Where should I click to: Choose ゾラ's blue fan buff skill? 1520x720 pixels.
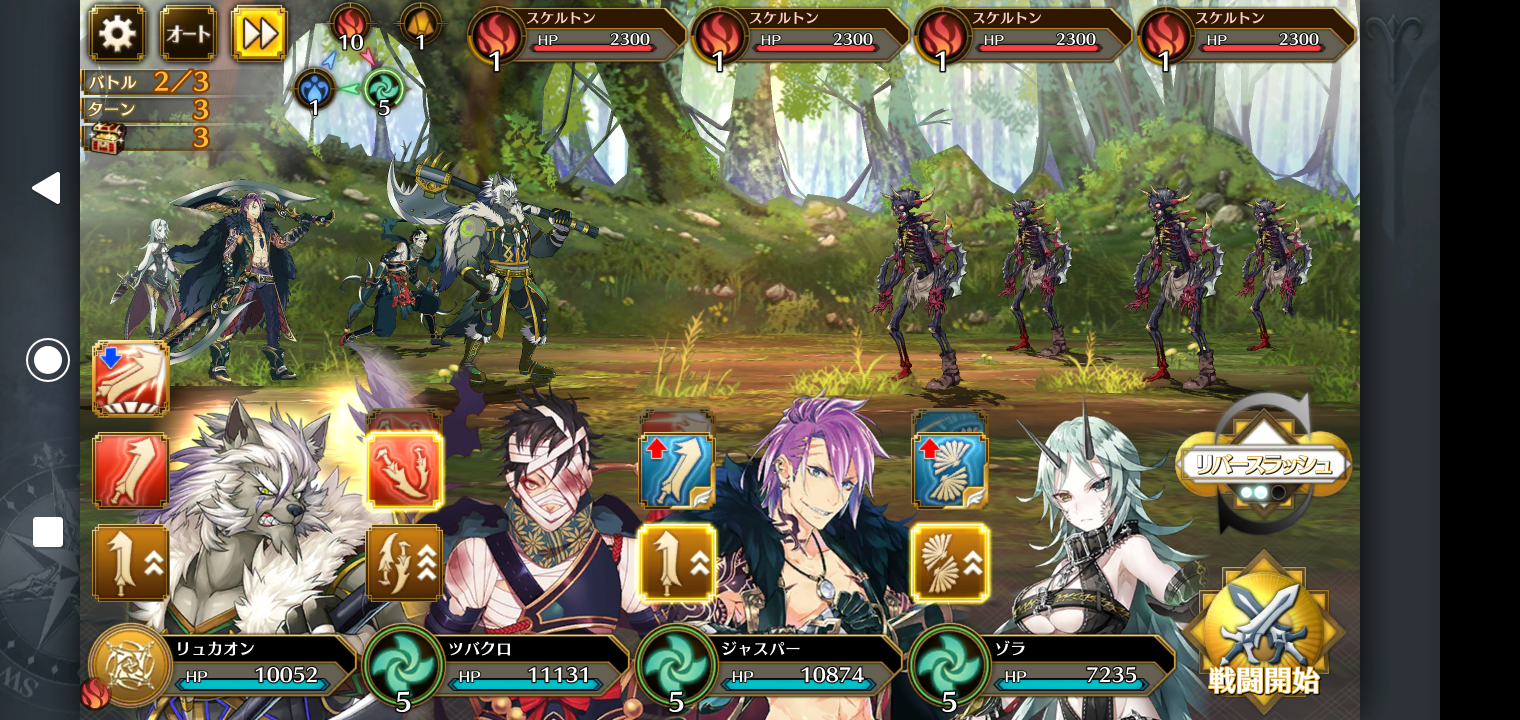coord(950,470)
